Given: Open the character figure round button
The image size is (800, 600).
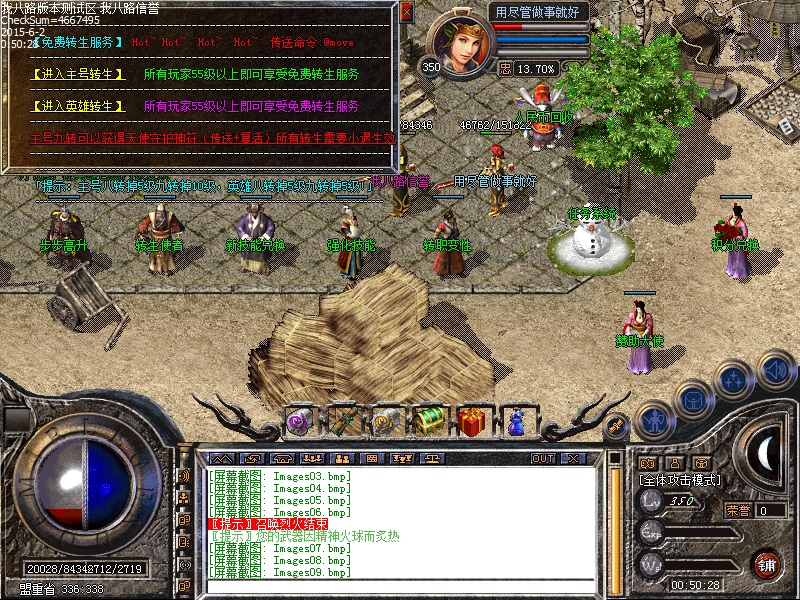Looking at the screenshot, I should point(654,420).
